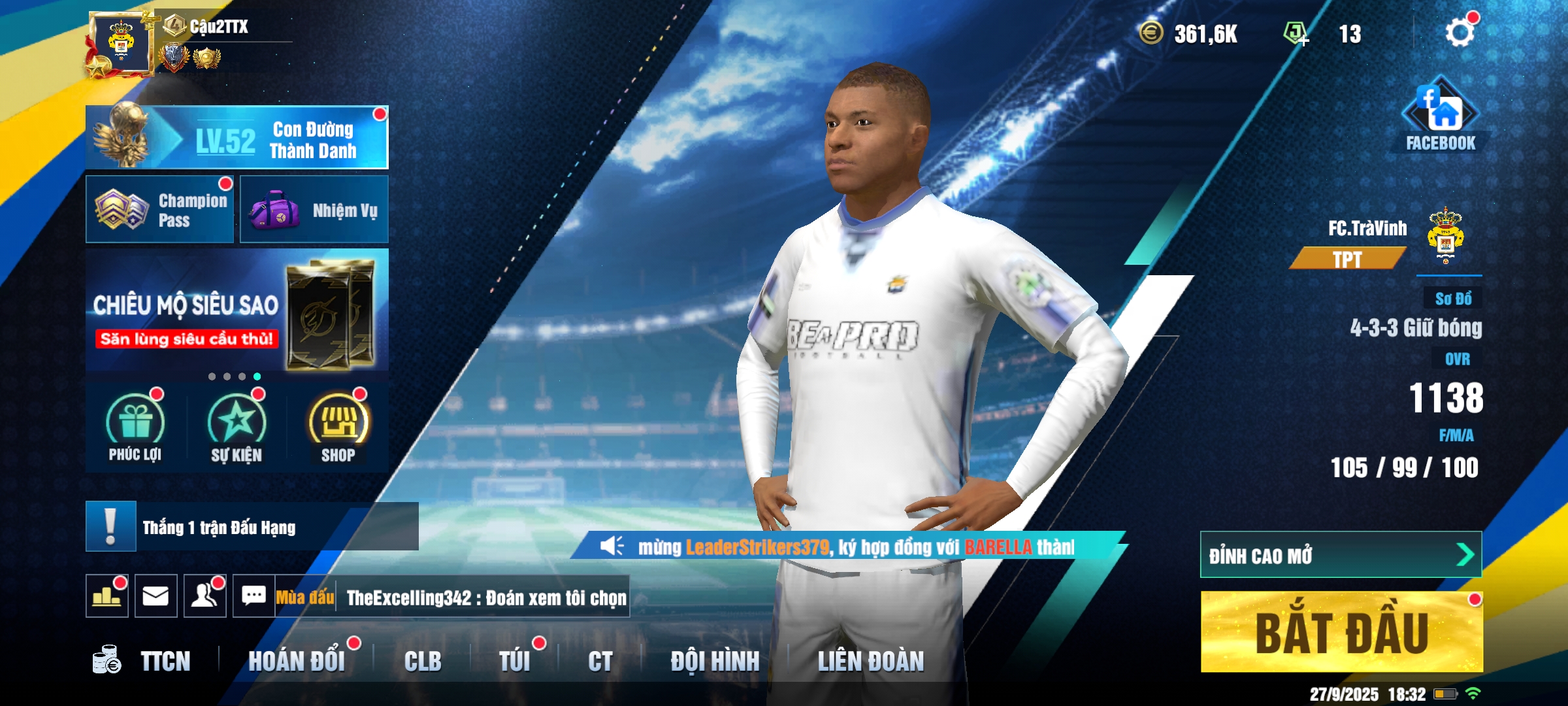Image resolution: width=1568 pixels, height=706 pixels.
Task: Open the mail envelope icon
Action: (x=156, y=596)
